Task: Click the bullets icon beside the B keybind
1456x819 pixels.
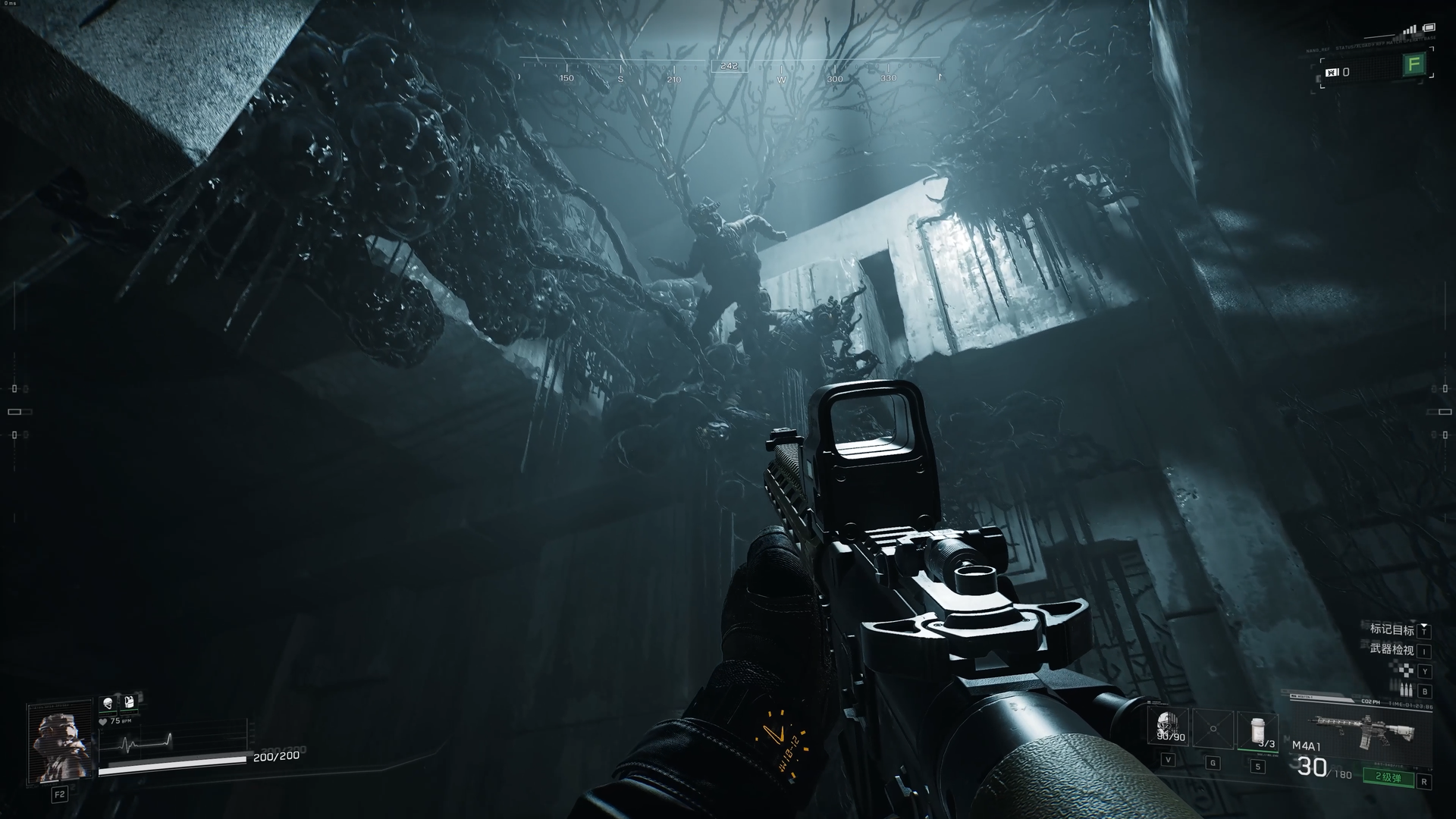Action: click(x=1407, y=689)
